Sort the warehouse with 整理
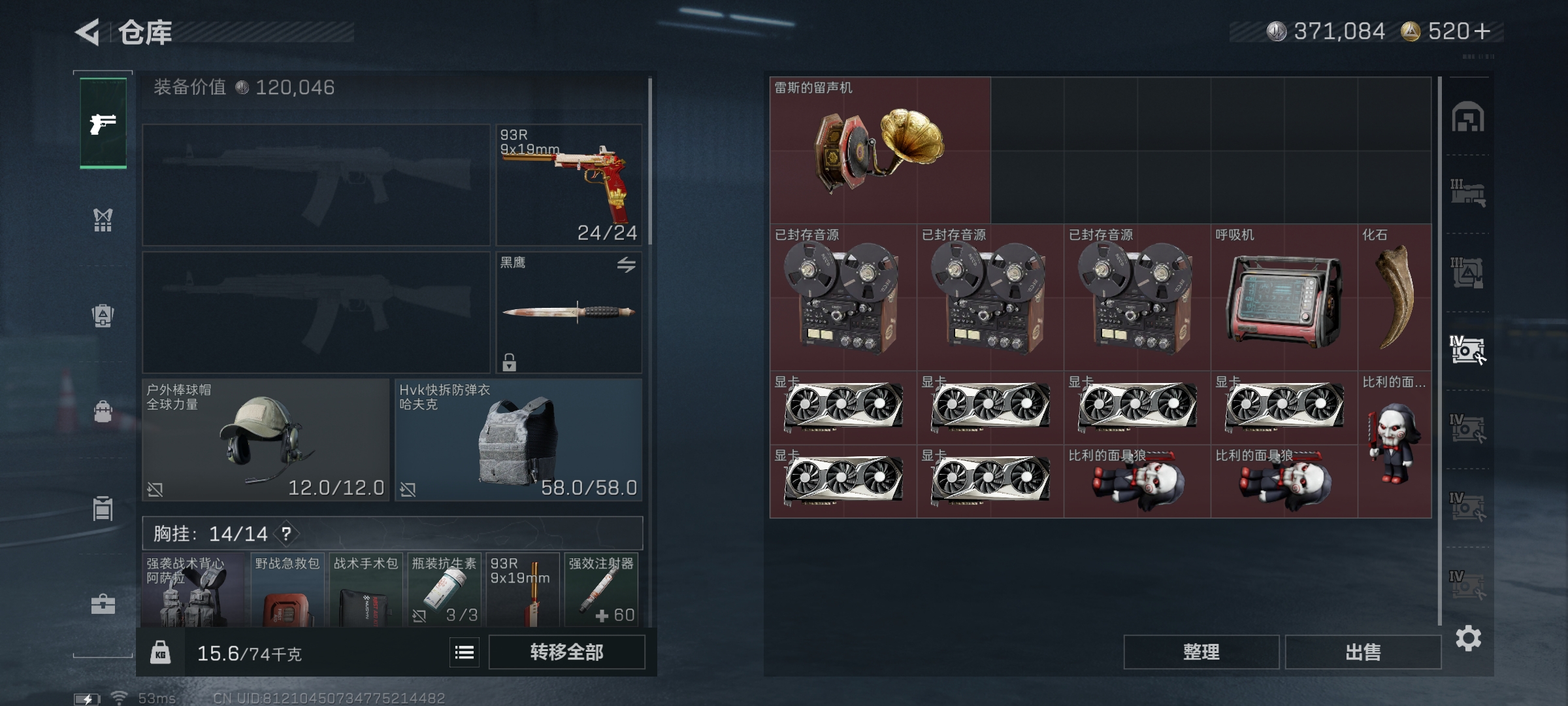This screenshot has width=1568, height=706. 1201,652
